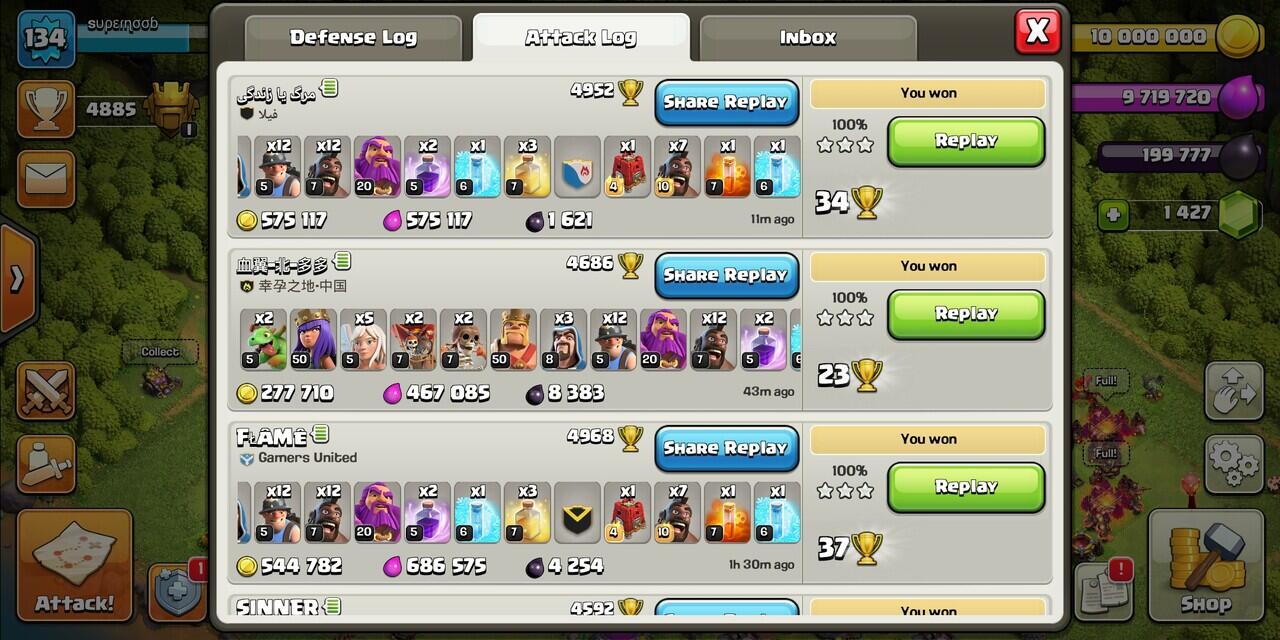Close the attack log window
Screen dimensions: 1280x640
tap(1037, 32)
